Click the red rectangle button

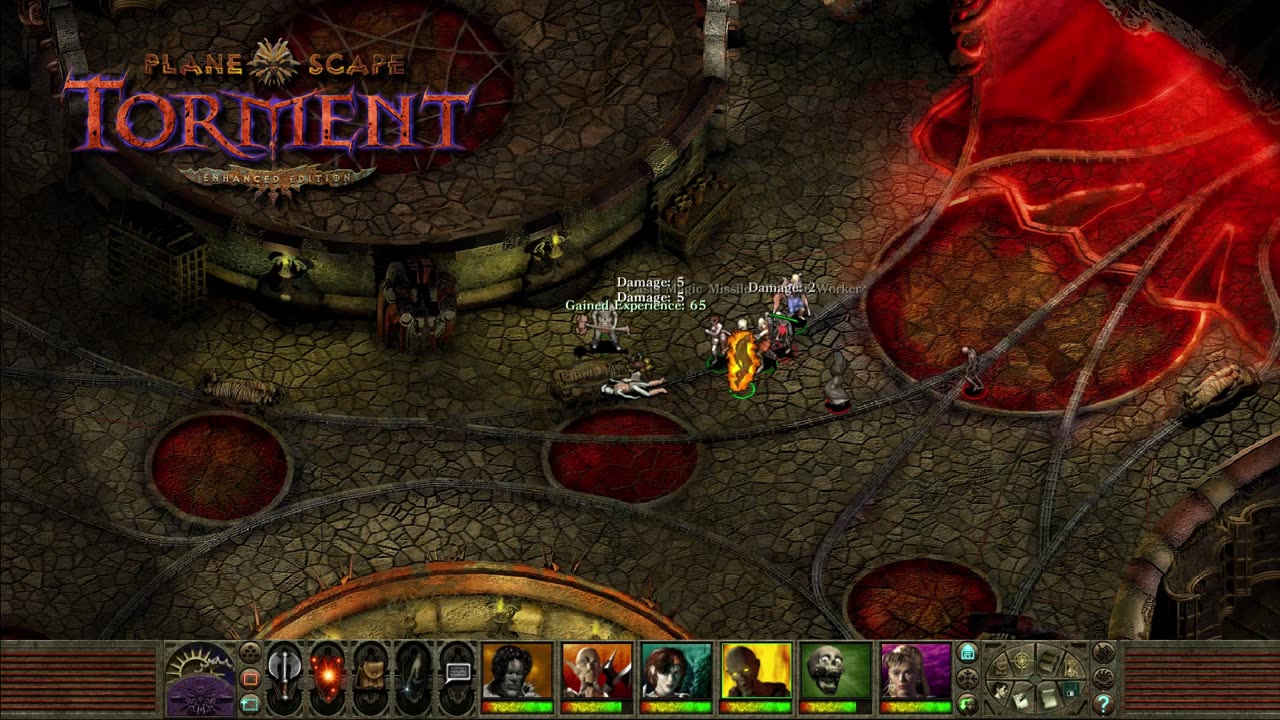pos(250,679)
